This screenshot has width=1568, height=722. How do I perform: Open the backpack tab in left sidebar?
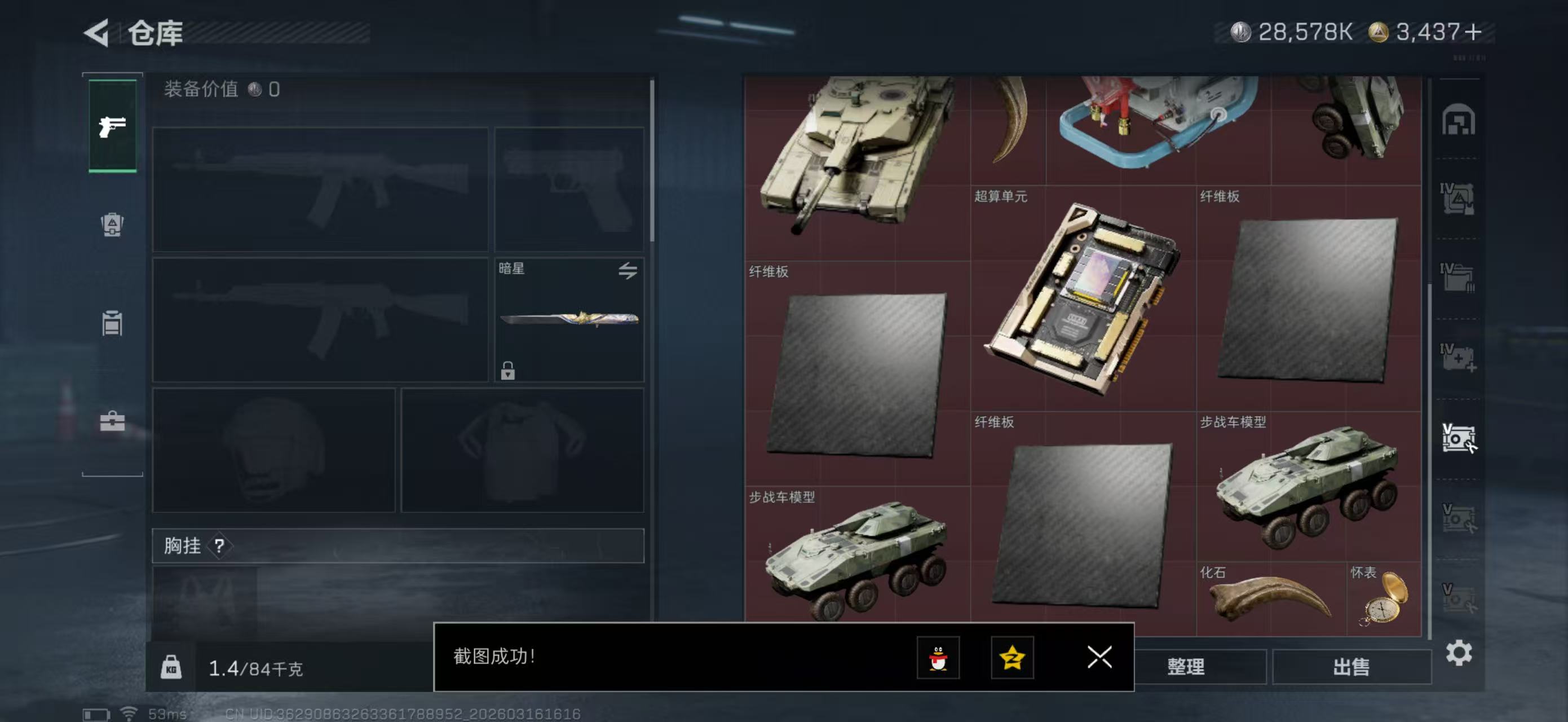click(x=112, y=226)
